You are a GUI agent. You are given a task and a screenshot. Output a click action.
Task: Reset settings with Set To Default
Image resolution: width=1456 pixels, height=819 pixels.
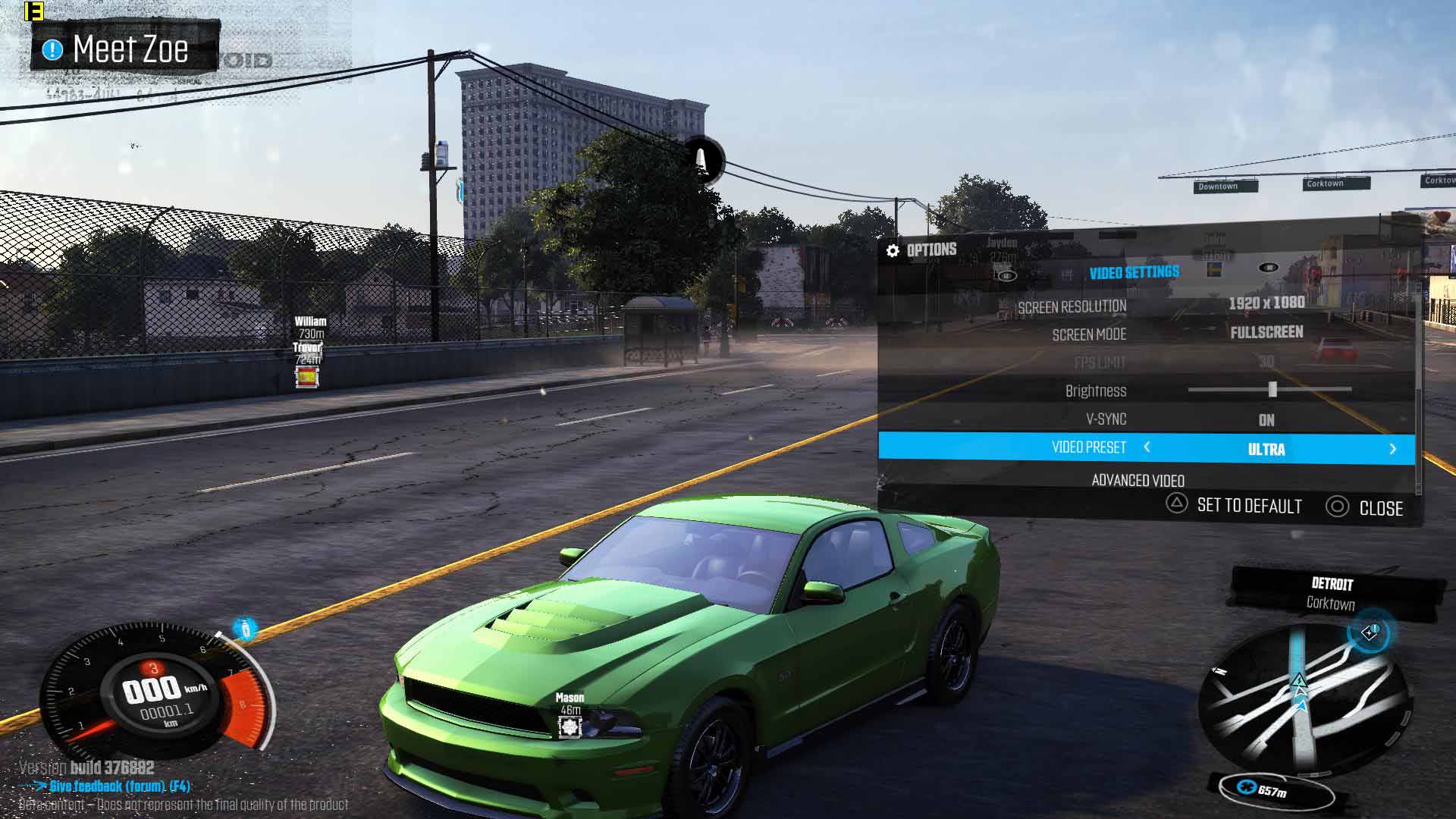[x=1235, y=506]
